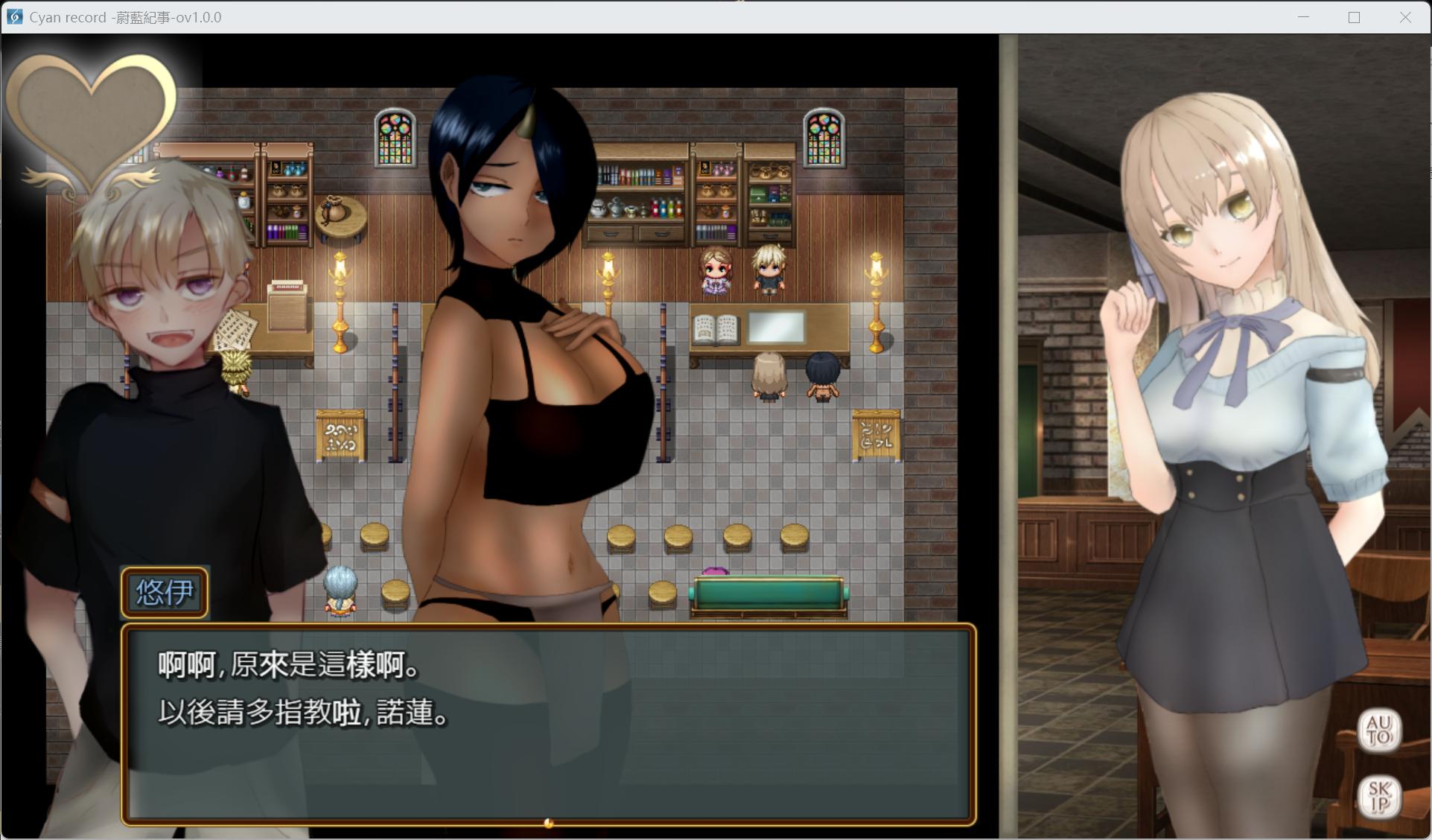The image size is (1432, 840).
Task: Toggle the AUTO dialogue advance button
Action: pyautogui.click(x=1378, y=731)
